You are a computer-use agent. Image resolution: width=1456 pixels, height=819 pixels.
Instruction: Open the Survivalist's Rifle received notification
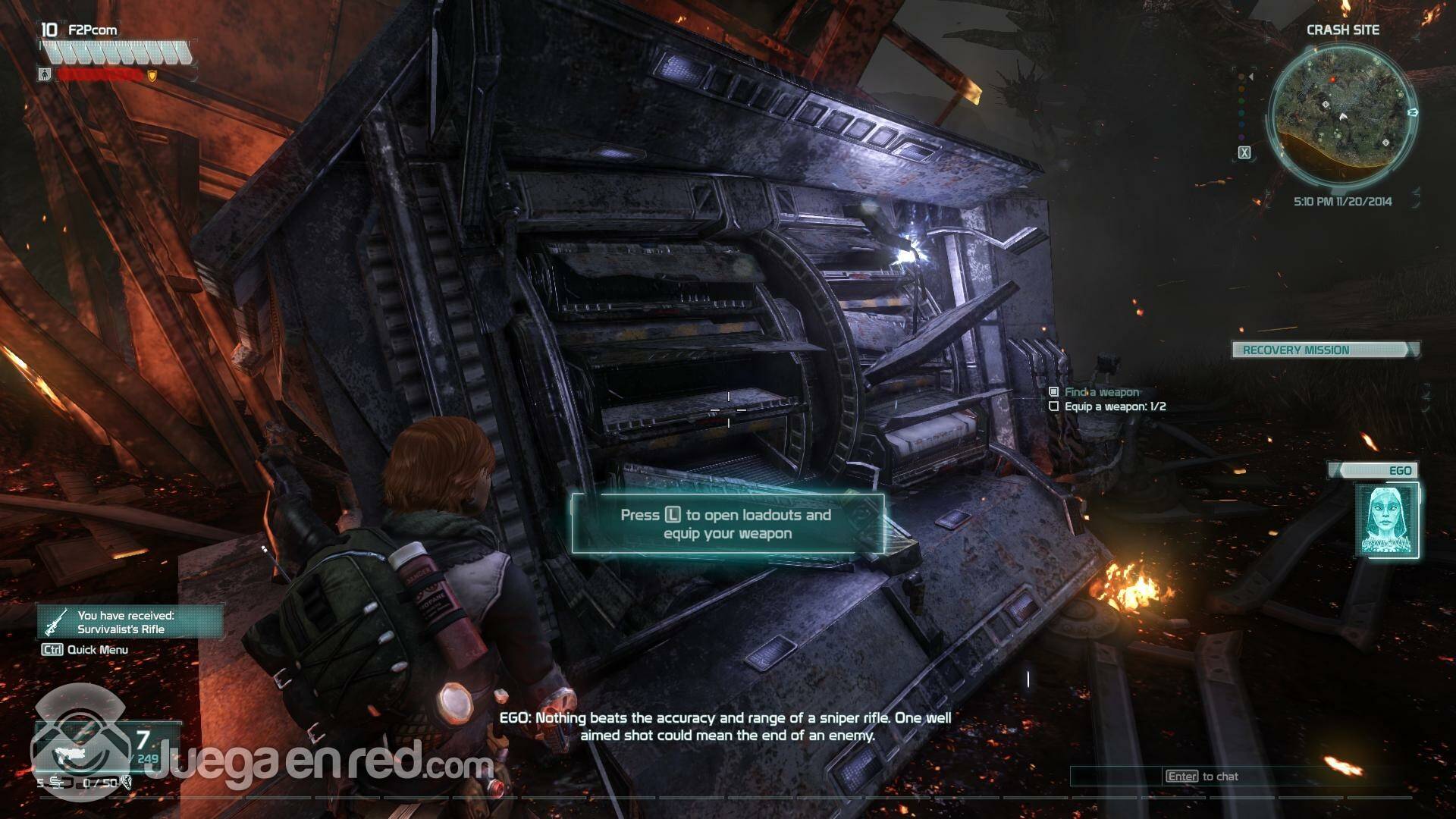(x=130, y=623)
